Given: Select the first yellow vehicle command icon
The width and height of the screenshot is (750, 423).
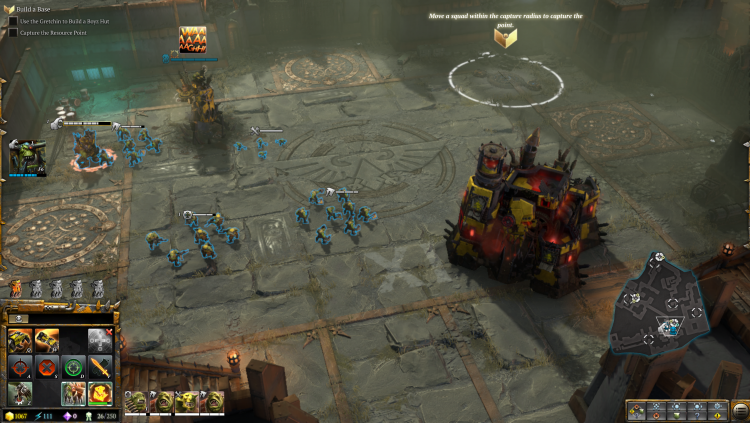Looking at the screenshot, I should [x=19, y=339].
